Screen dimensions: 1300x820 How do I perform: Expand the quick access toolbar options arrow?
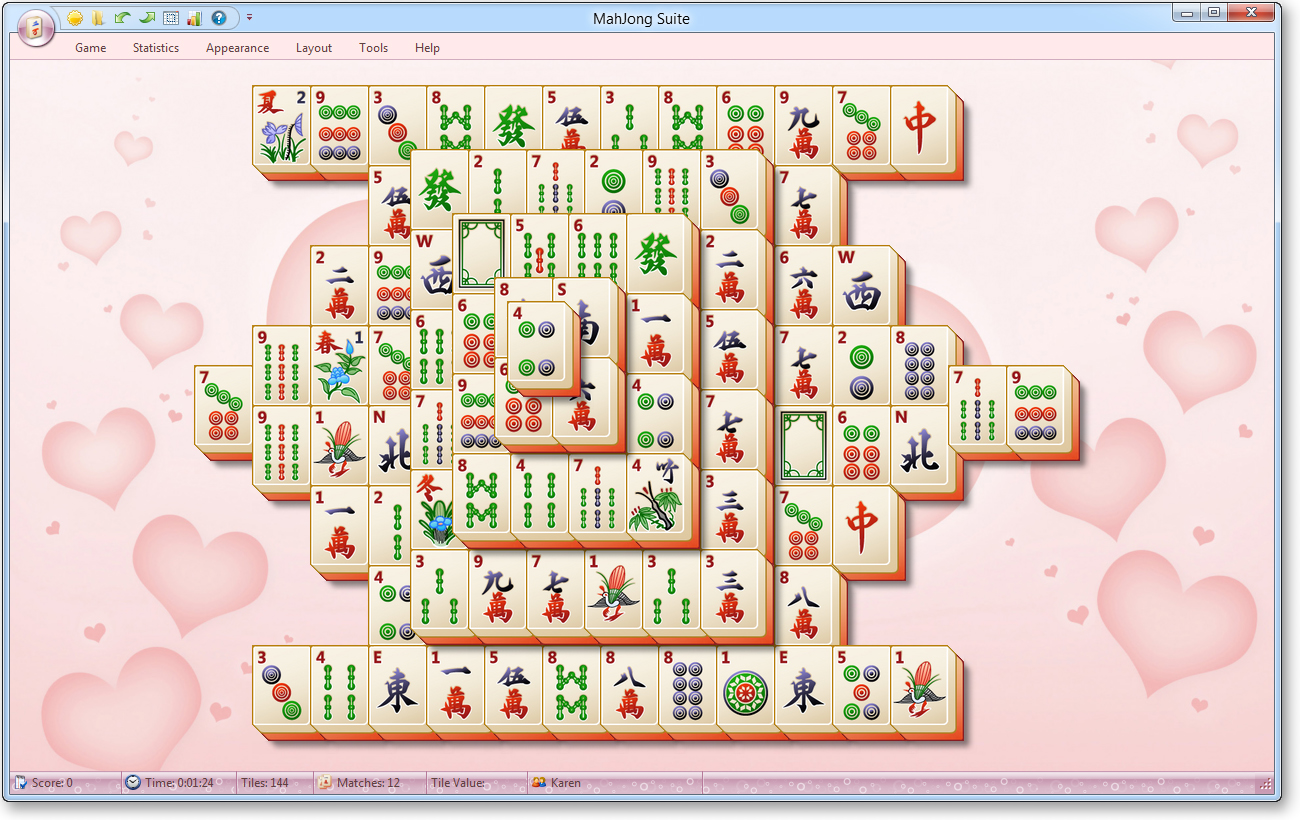pyautogui.click(x=249, y=17)
